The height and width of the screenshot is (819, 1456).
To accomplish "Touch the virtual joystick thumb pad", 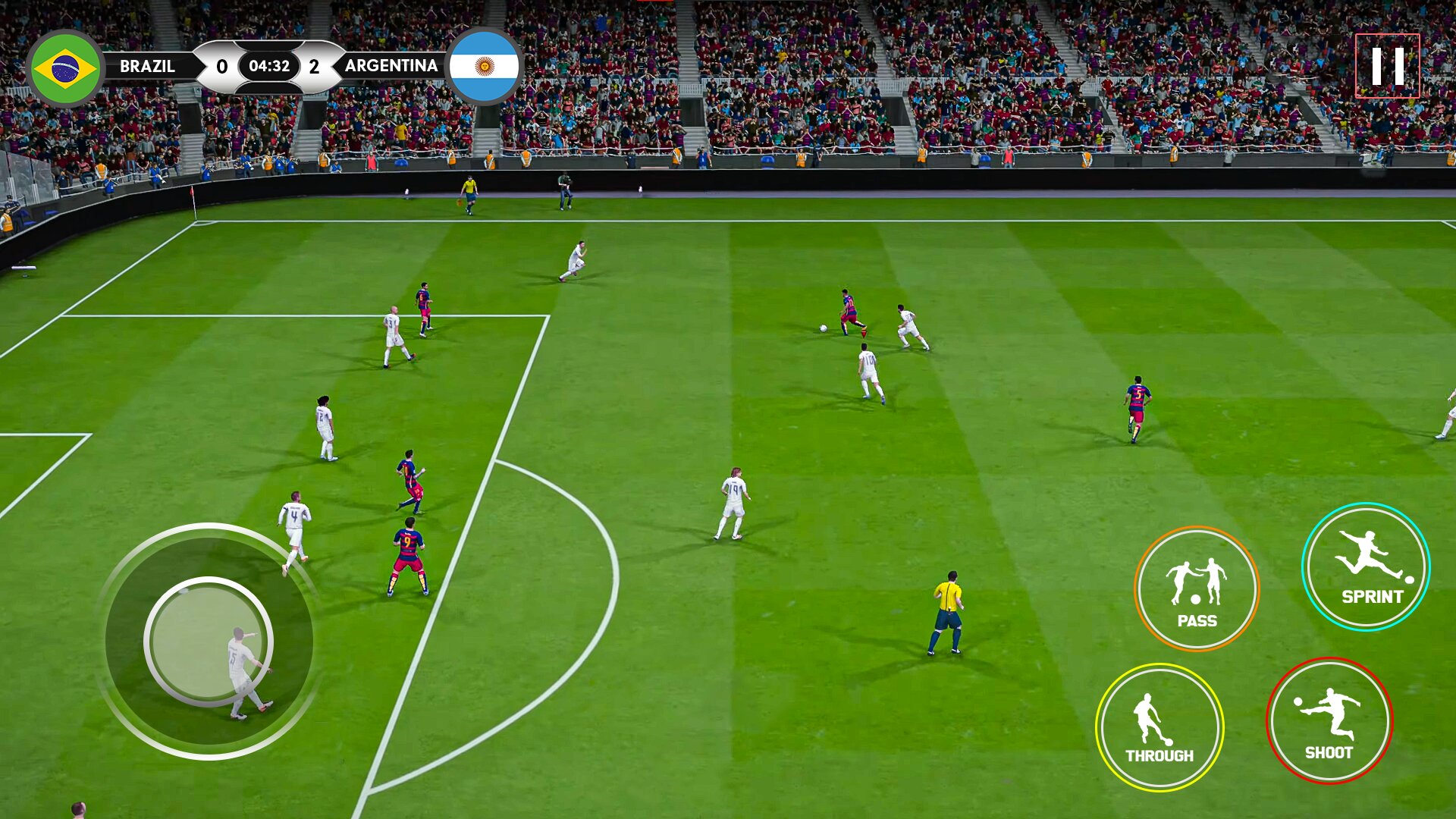I will (209, 642).
